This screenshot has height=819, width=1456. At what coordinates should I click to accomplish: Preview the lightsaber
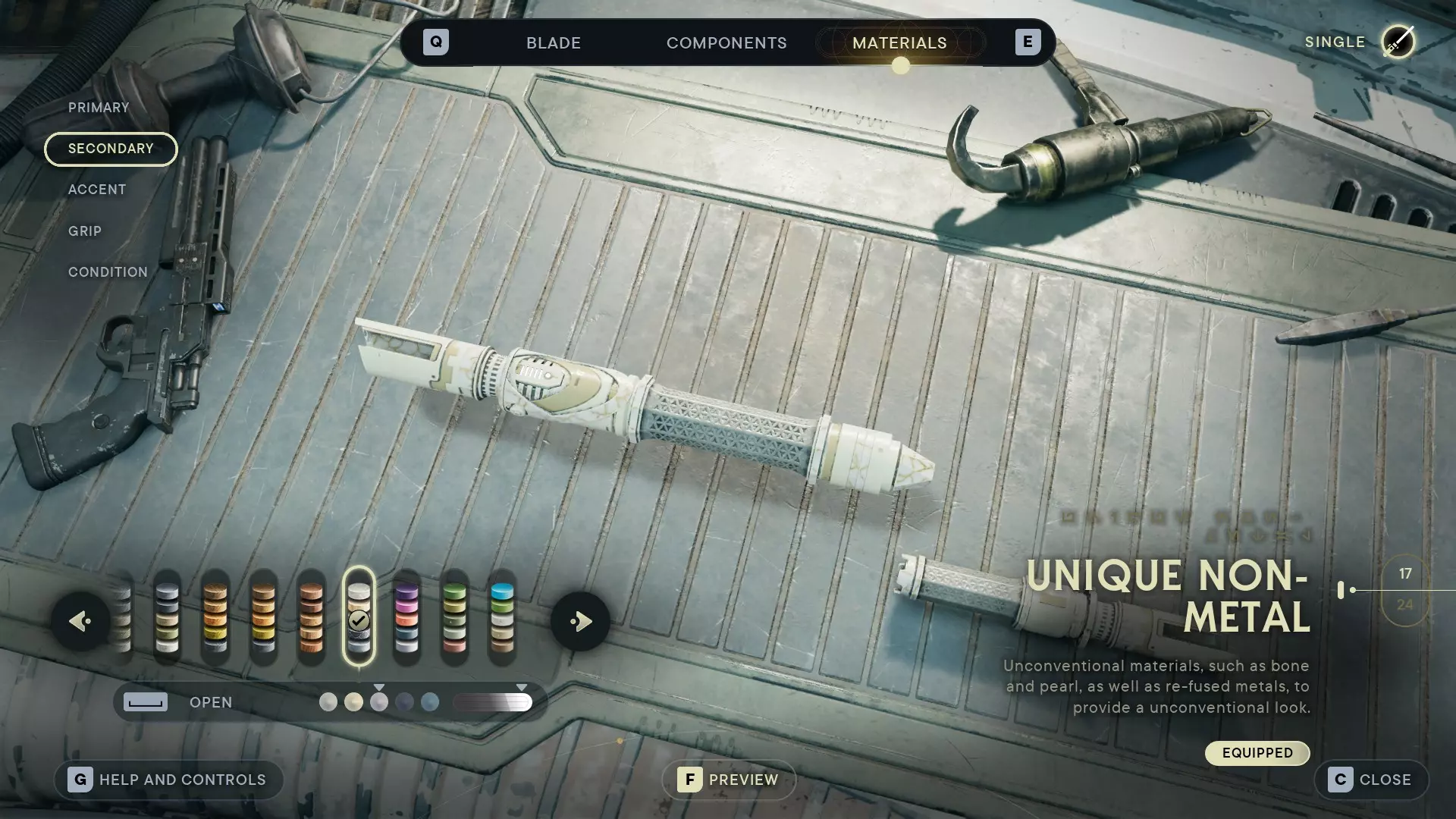tap(729, 780)
